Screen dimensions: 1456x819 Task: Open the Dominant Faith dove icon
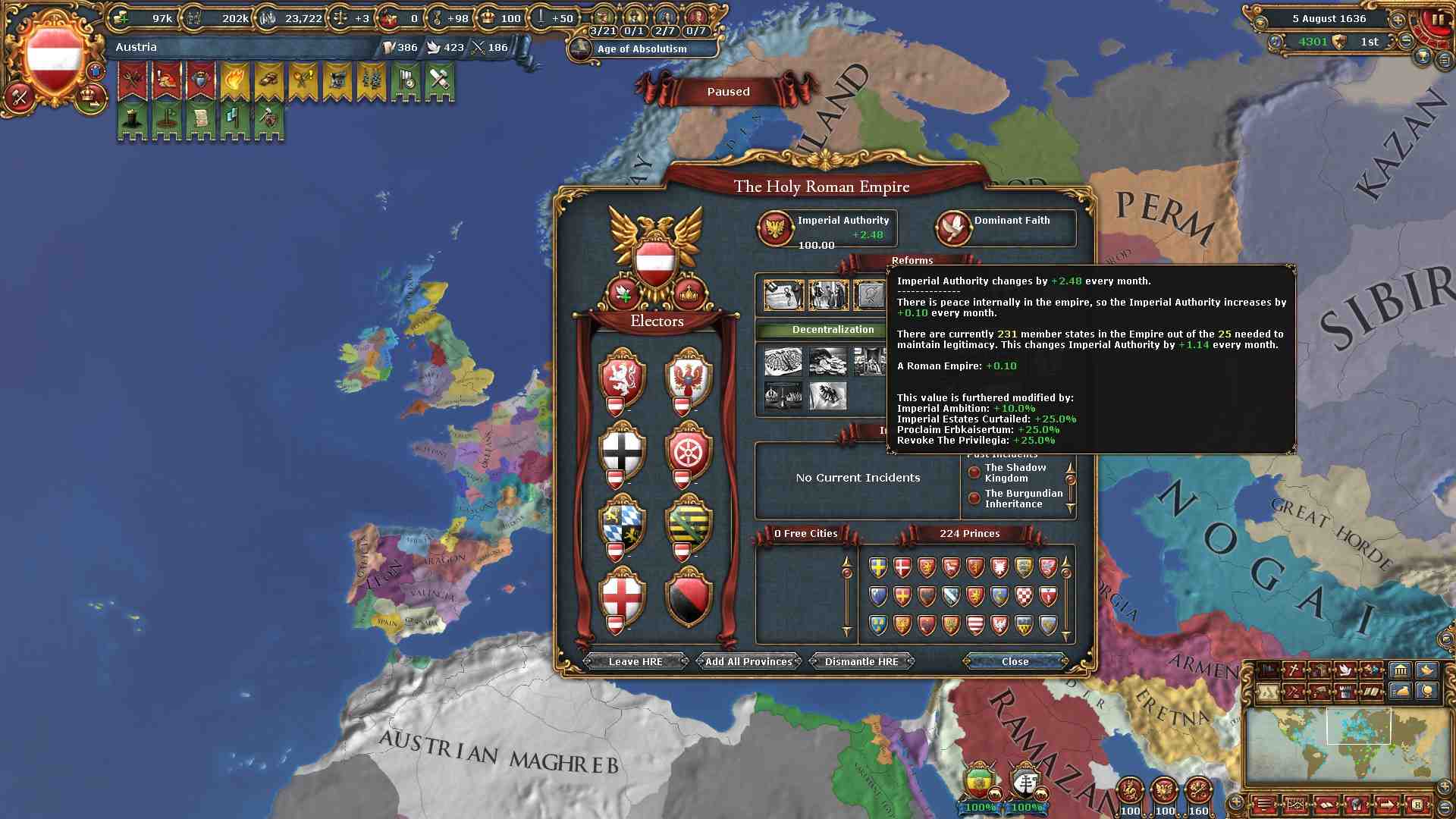tap(953, 227)
